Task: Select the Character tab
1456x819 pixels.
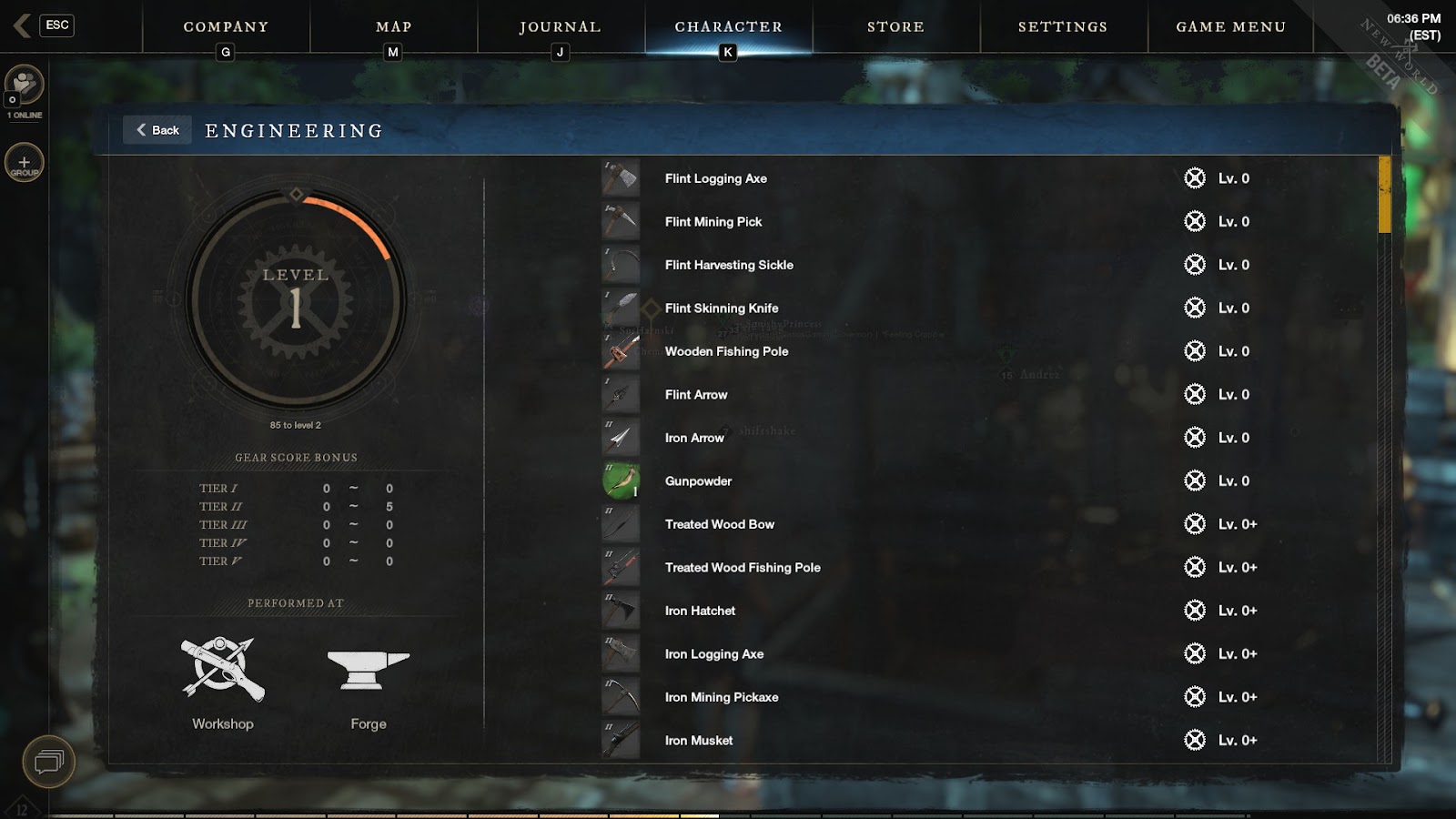Action: (x=728, y=27)
